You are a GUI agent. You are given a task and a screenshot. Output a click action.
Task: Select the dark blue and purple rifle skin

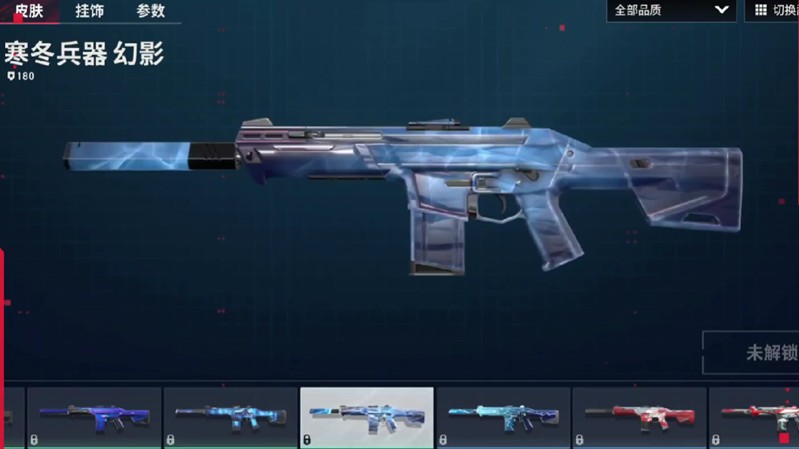coord(95,417)
